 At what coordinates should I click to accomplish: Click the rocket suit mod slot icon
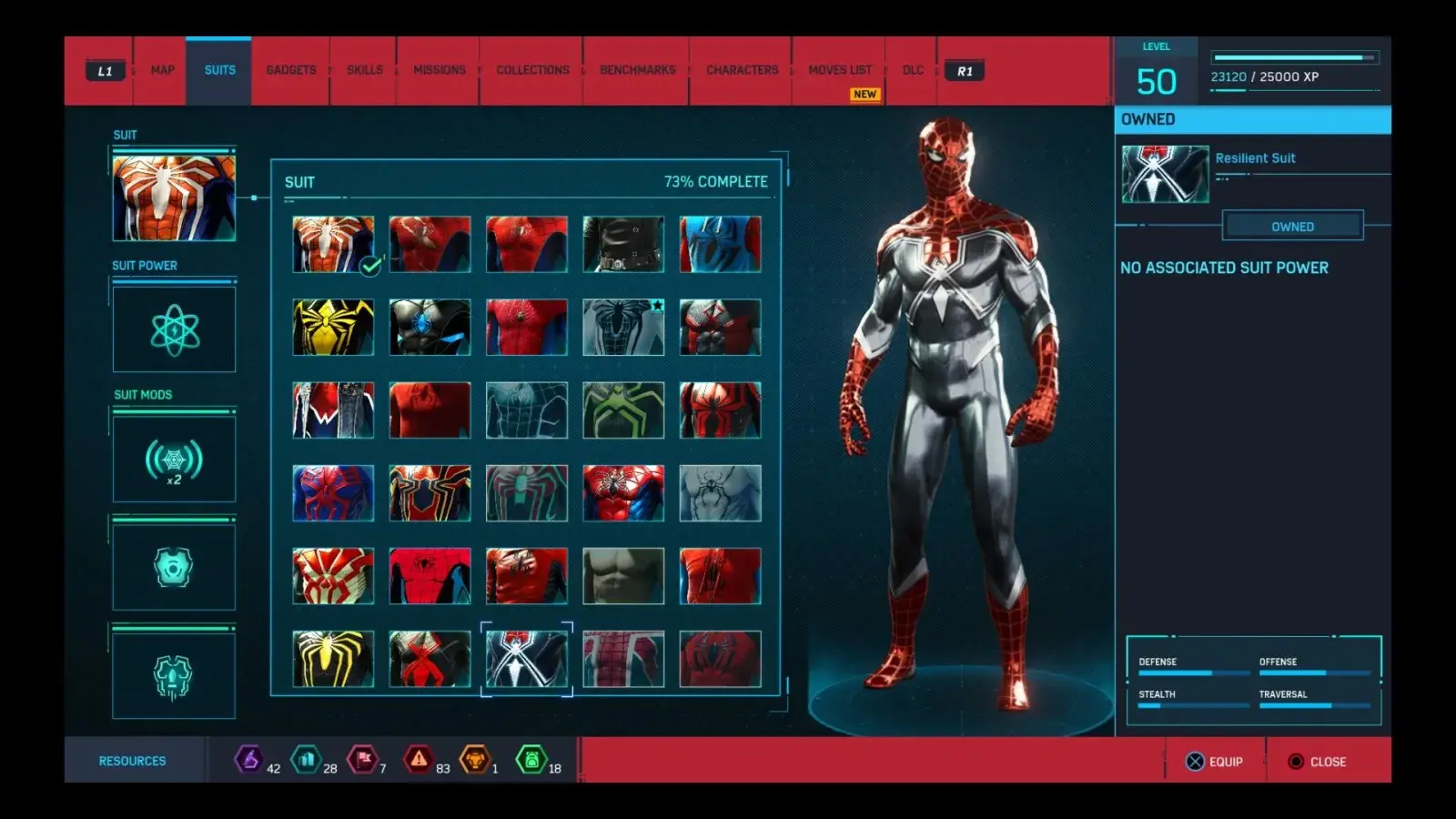pos(174,674)
